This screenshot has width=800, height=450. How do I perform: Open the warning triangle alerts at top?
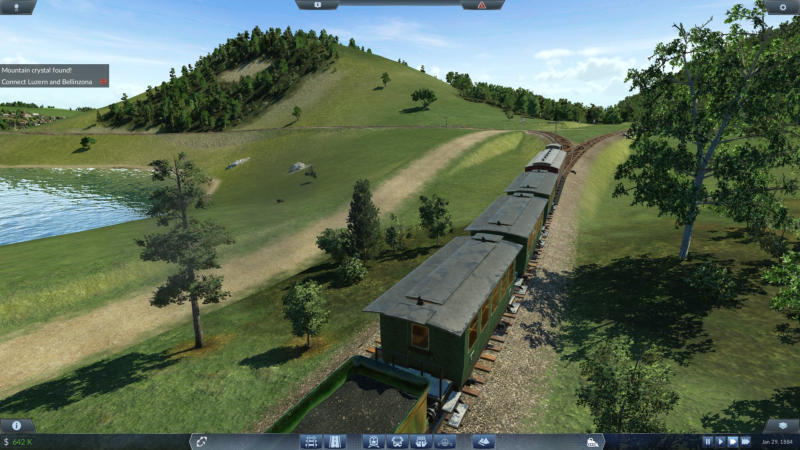click(481, 5)
